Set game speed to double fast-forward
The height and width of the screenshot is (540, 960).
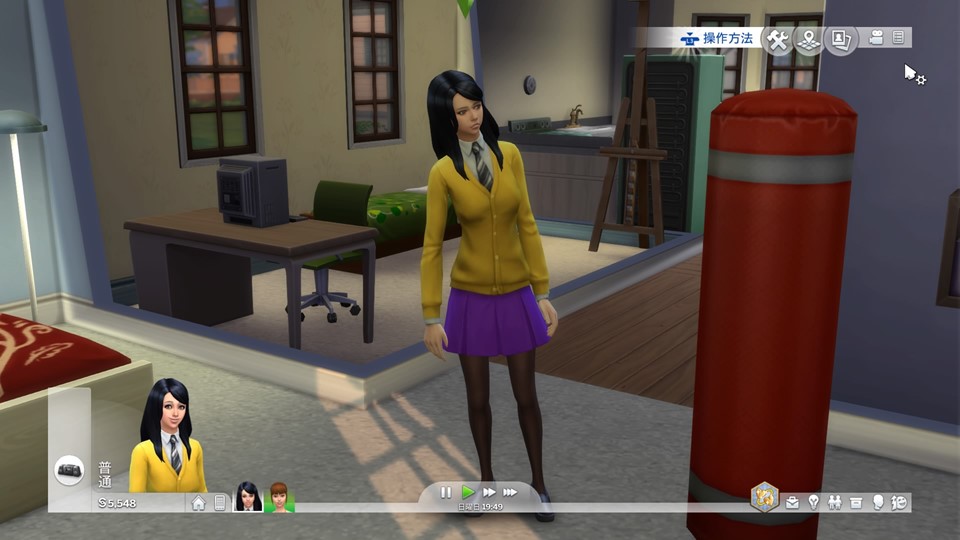[x=489, y=492]
